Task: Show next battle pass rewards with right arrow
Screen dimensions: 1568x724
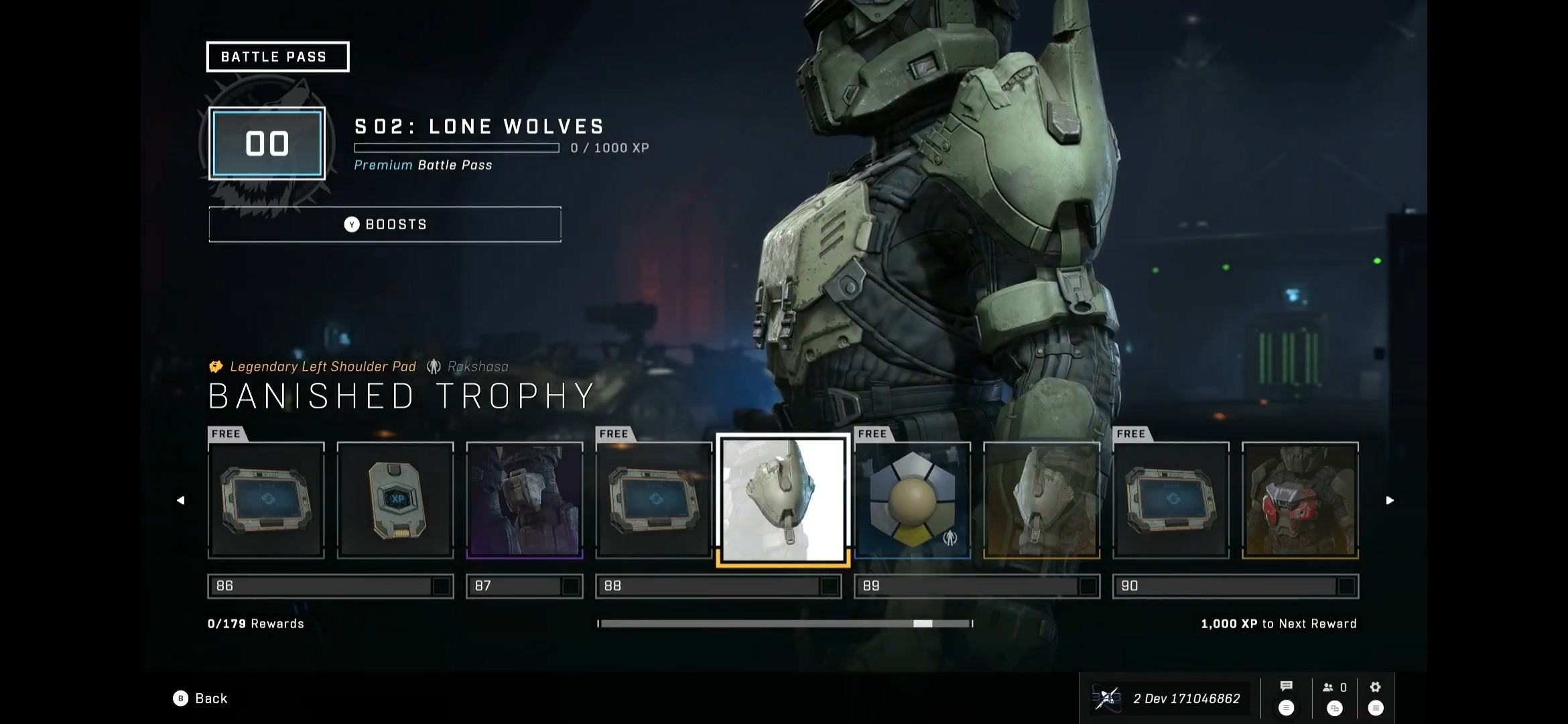Action: coord(1390,500)
